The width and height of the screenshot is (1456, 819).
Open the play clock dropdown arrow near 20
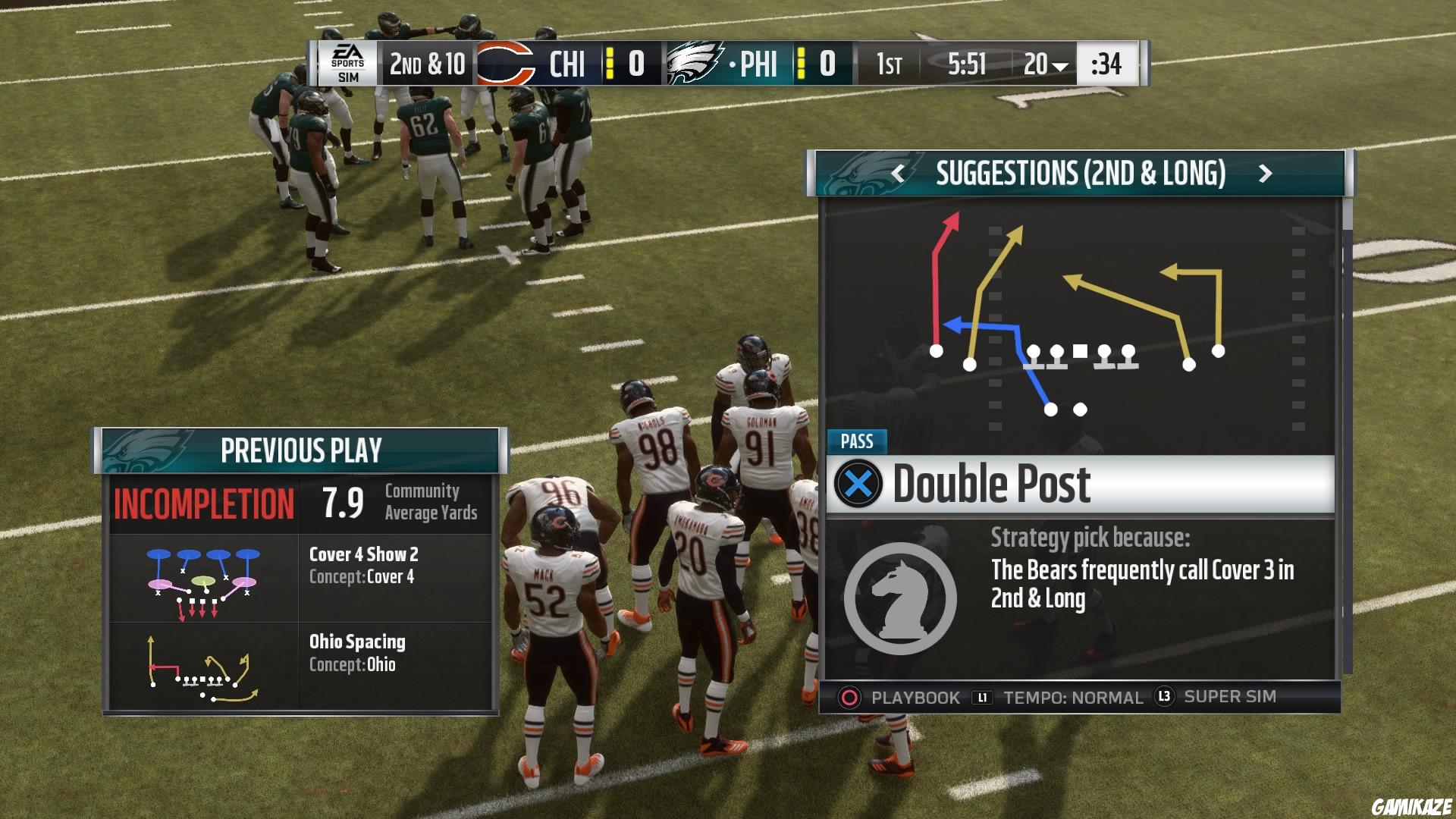click(x=1061, y=67)
